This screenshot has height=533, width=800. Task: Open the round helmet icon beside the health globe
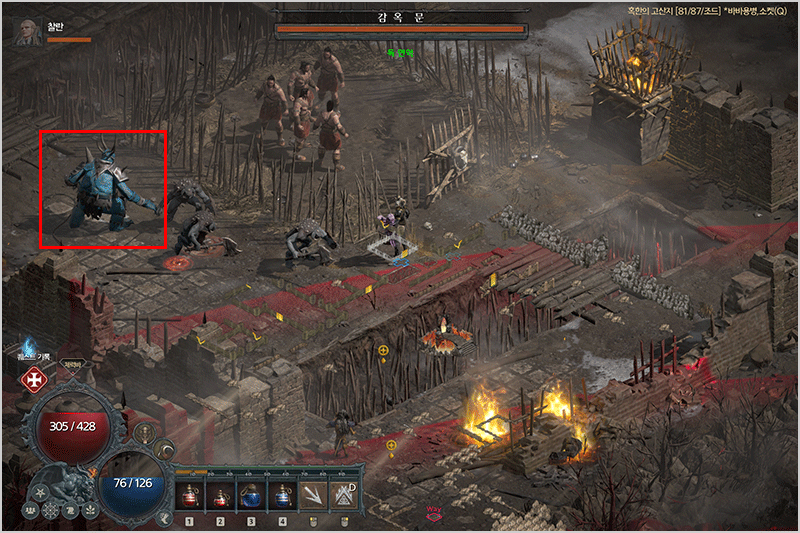[x=146, y=433]
